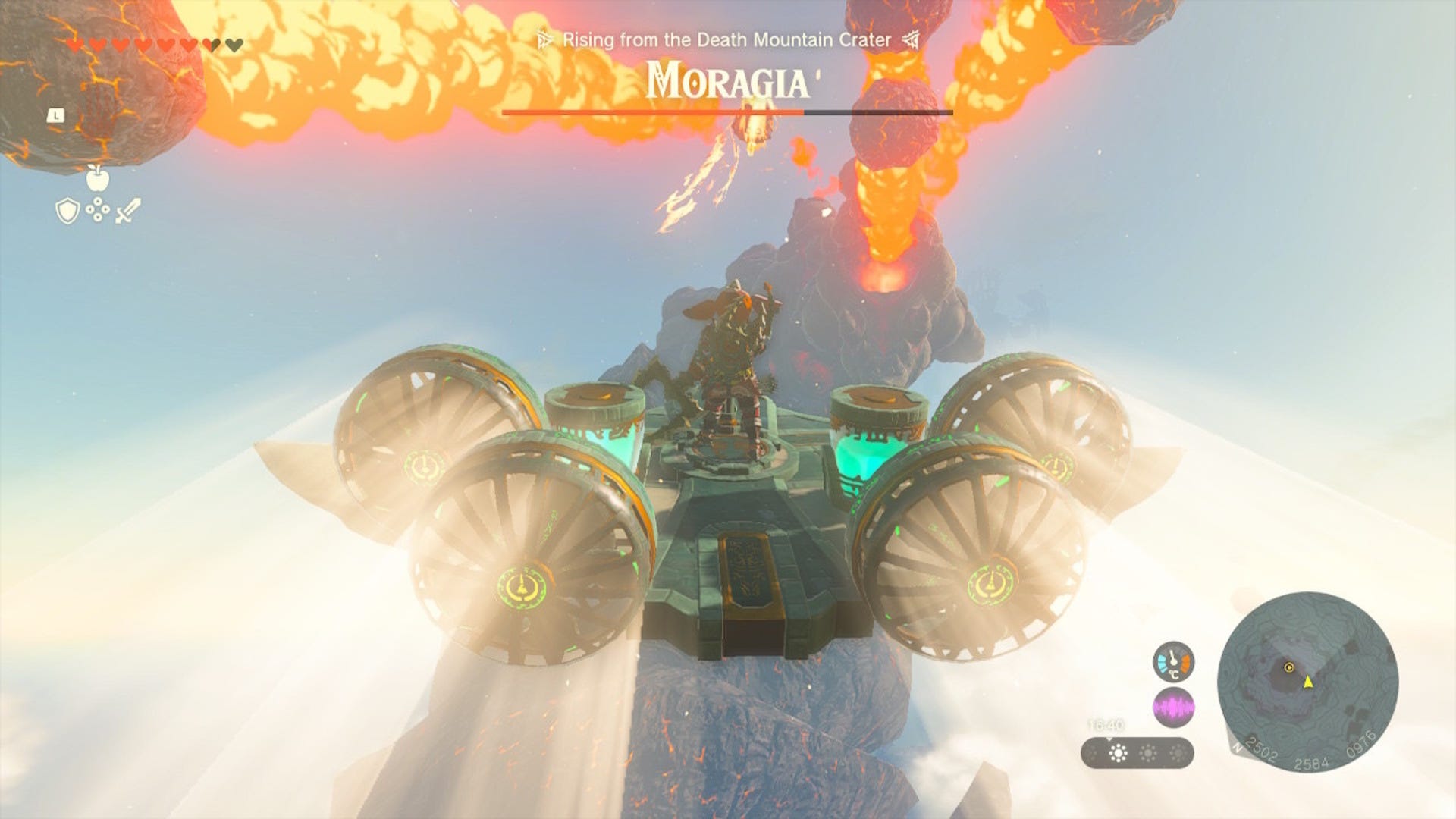Toggle the leftmost red heart

click(76, 44)
